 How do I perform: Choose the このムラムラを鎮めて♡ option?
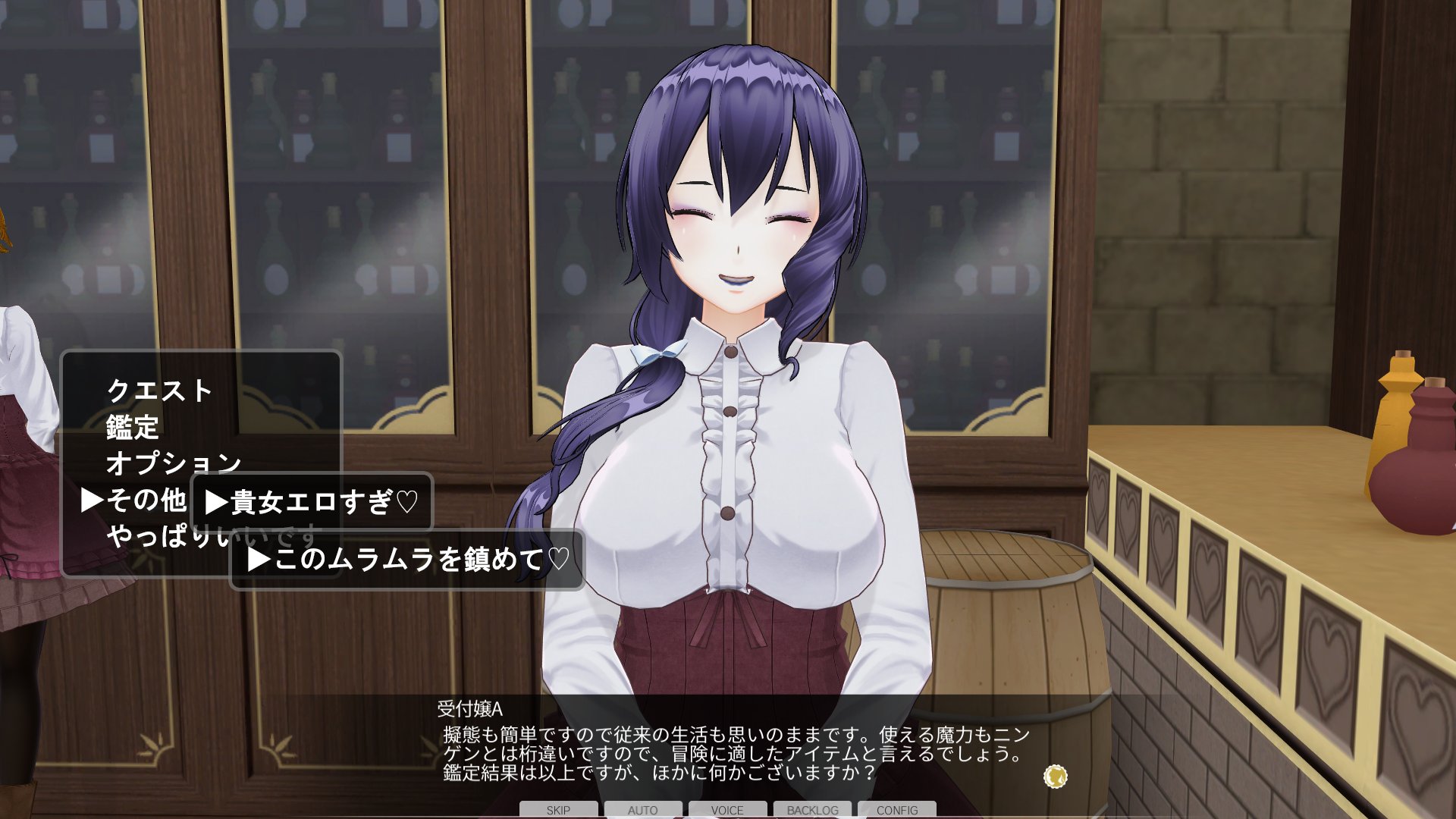click(x=408, y=560)
